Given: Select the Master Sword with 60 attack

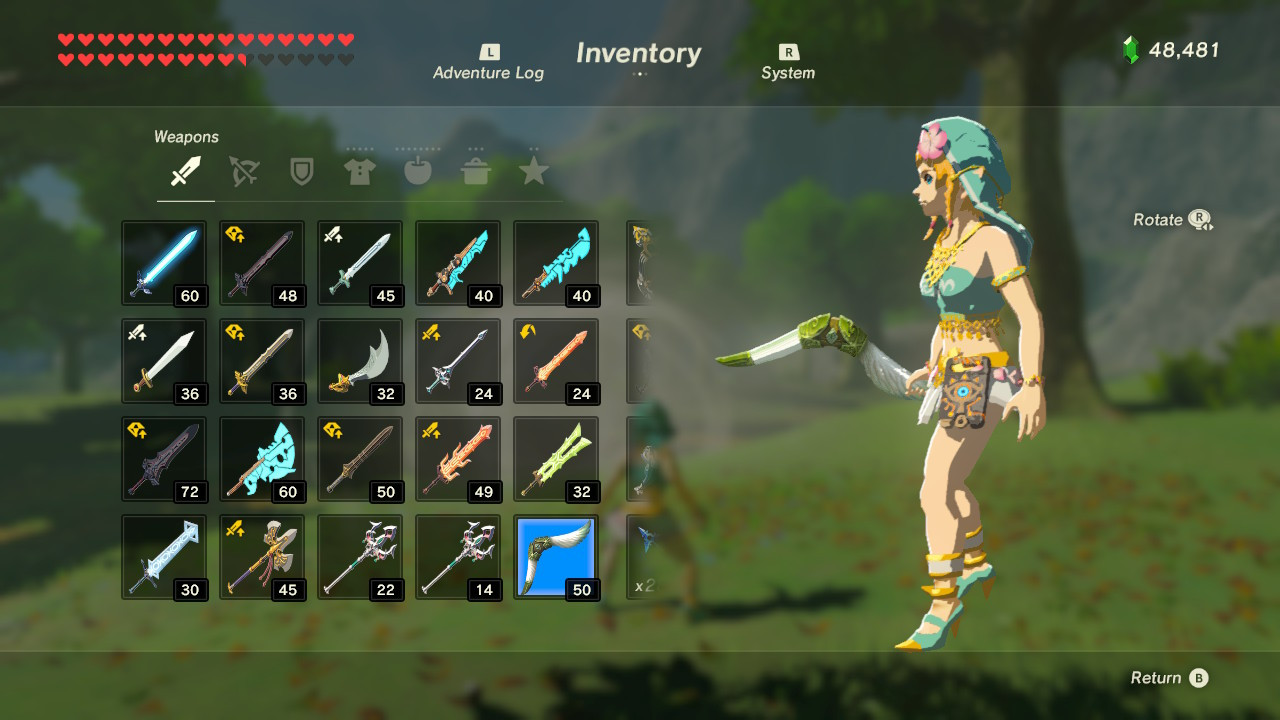Looking at the screenshot, I should click(x=164, y=263).
